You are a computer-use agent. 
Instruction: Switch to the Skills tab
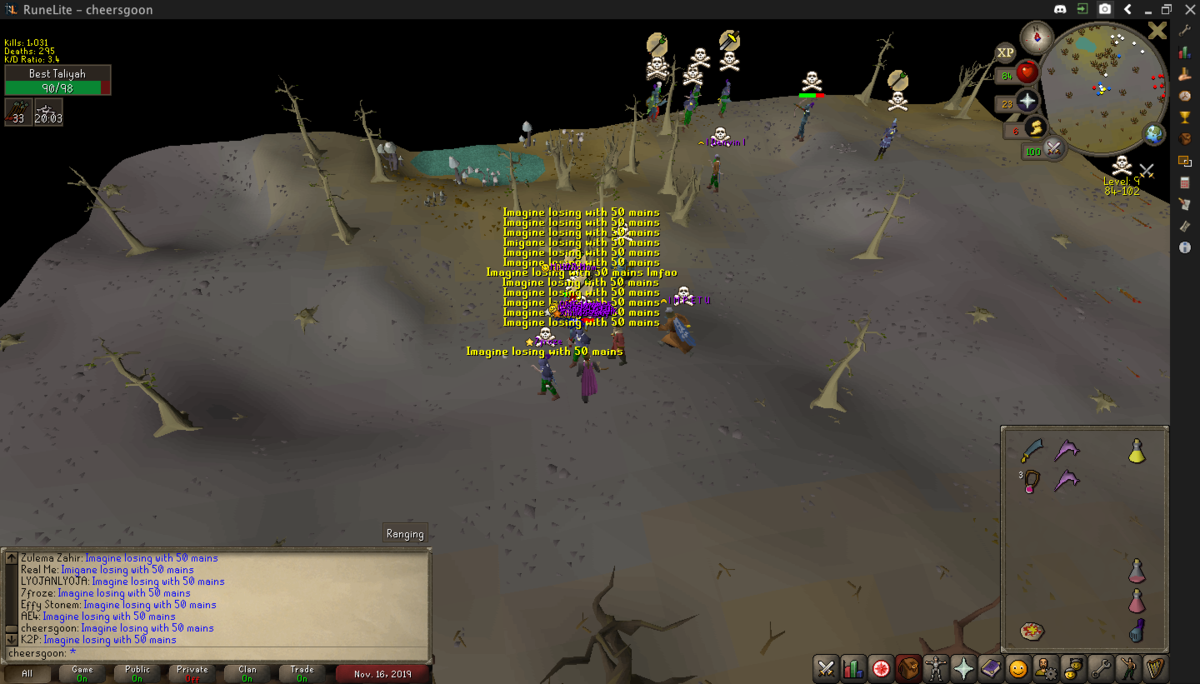coord(853,668)
